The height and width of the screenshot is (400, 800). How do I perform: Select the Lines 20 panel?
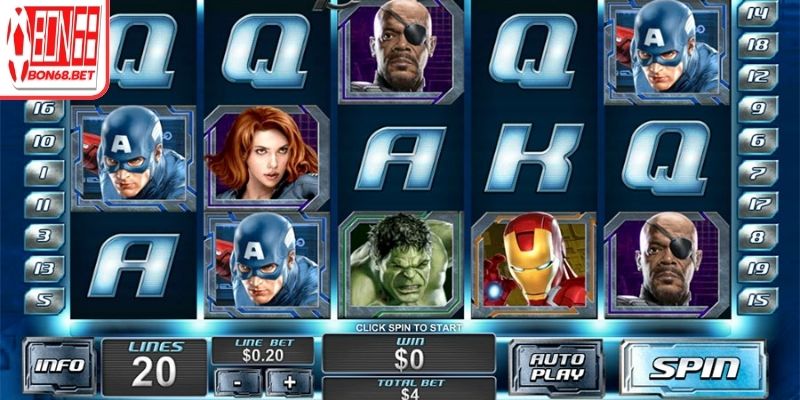[x=156, y=367]
